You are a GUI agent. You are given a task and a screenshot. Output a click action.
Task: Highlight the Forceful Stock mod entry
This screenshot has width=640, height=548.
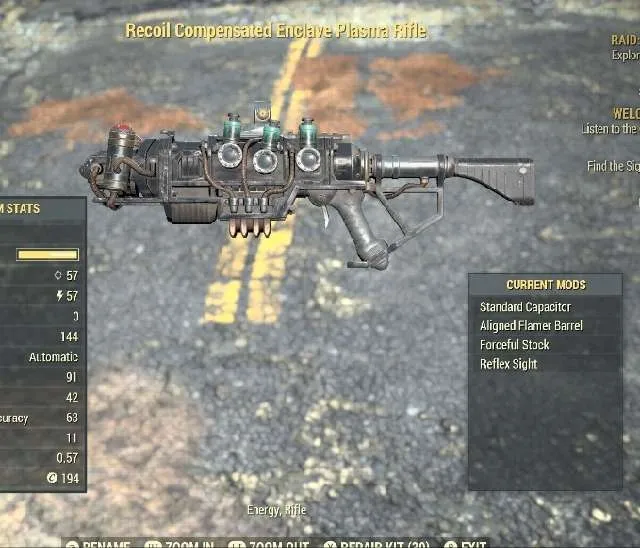(514, 345)
